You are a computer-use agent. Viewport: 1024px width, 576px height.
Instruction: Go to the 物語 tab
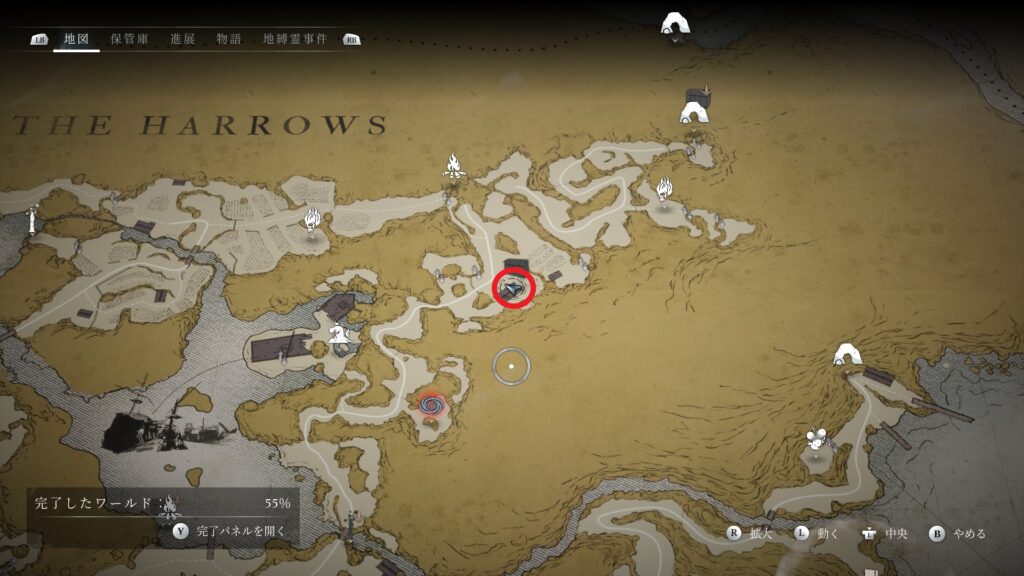point(229,39)
